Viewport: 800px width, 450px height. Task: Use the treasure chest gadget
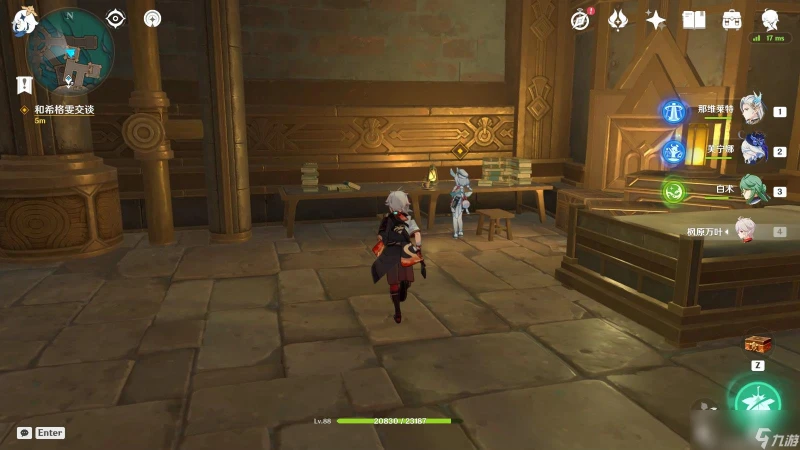tap(757, 345)
